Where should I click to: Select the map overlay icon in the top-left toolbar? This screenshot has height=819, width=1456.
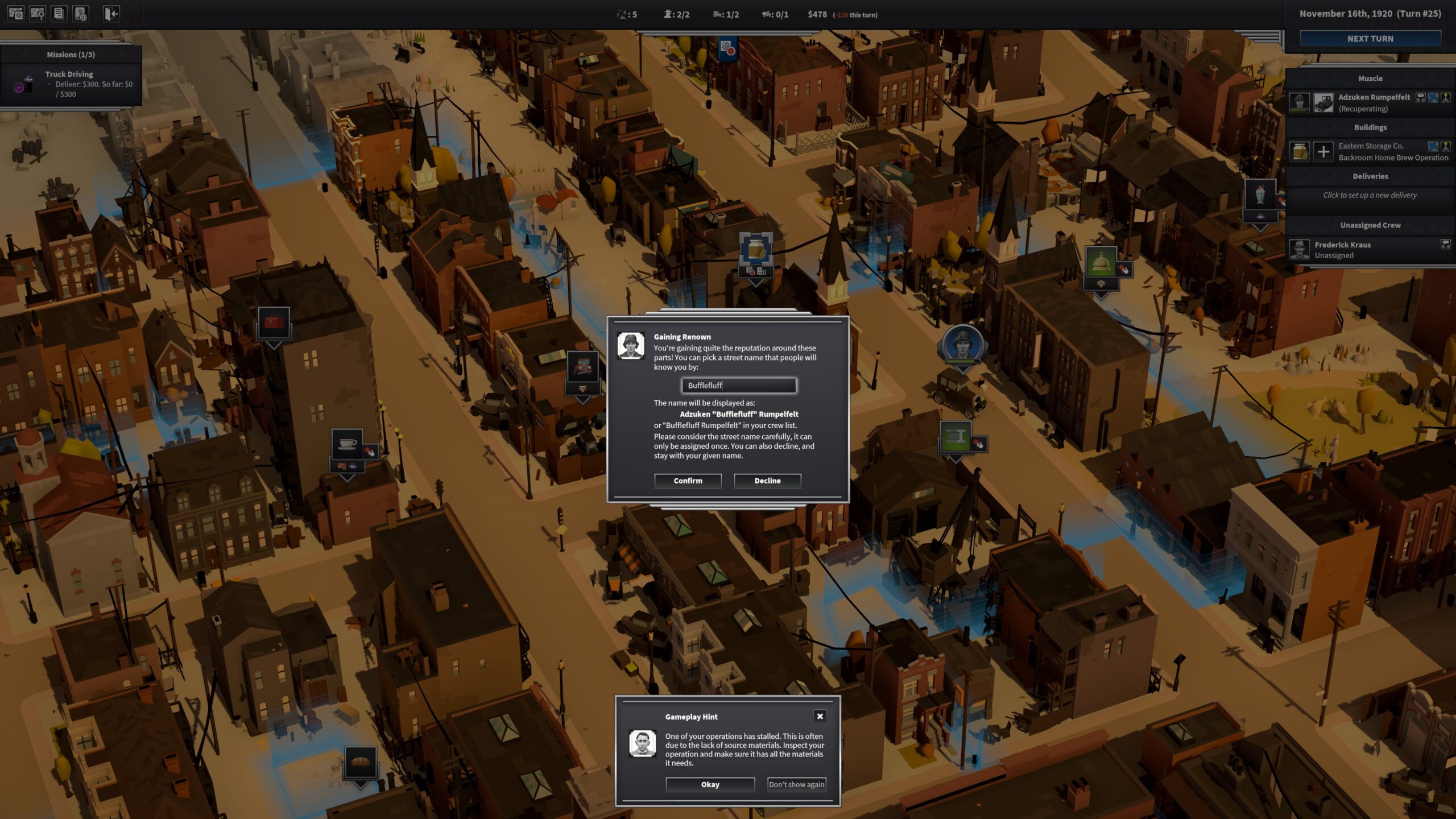click(x=16, y=14)
